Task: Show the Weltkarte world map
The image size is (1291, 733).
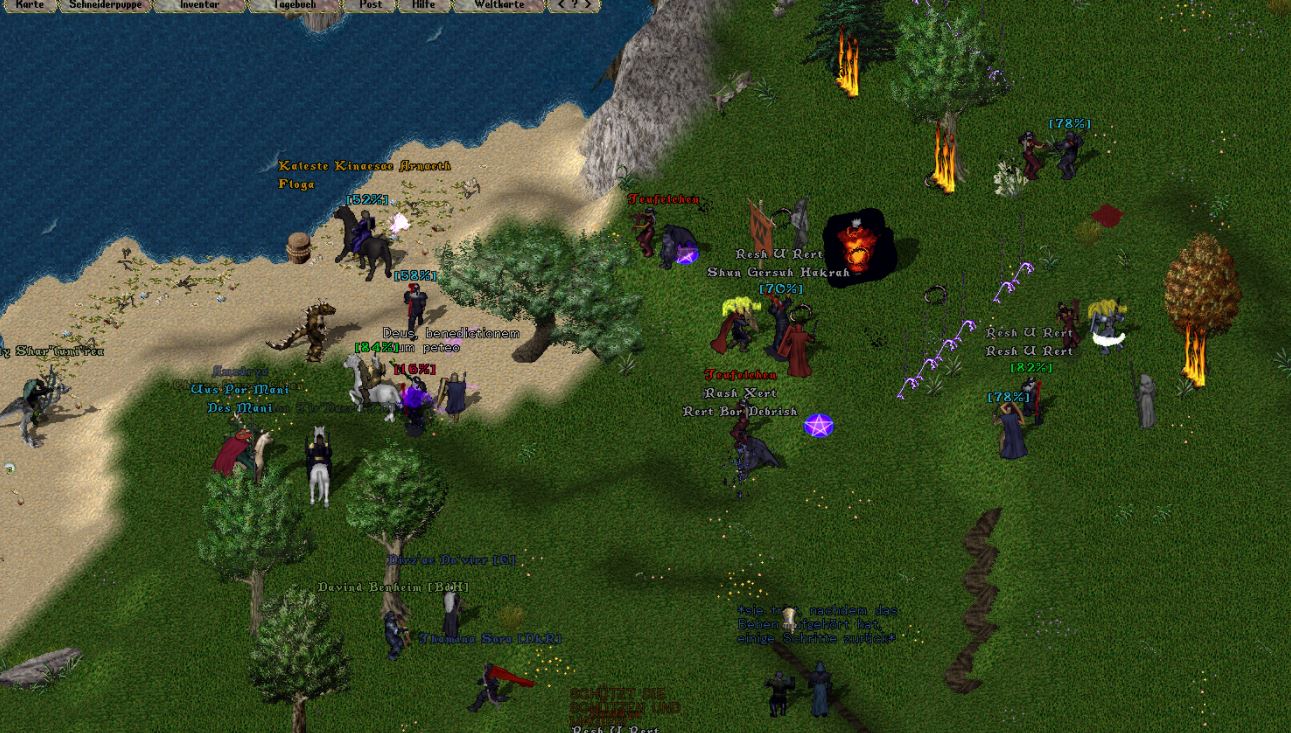Action: click(498, 5)
